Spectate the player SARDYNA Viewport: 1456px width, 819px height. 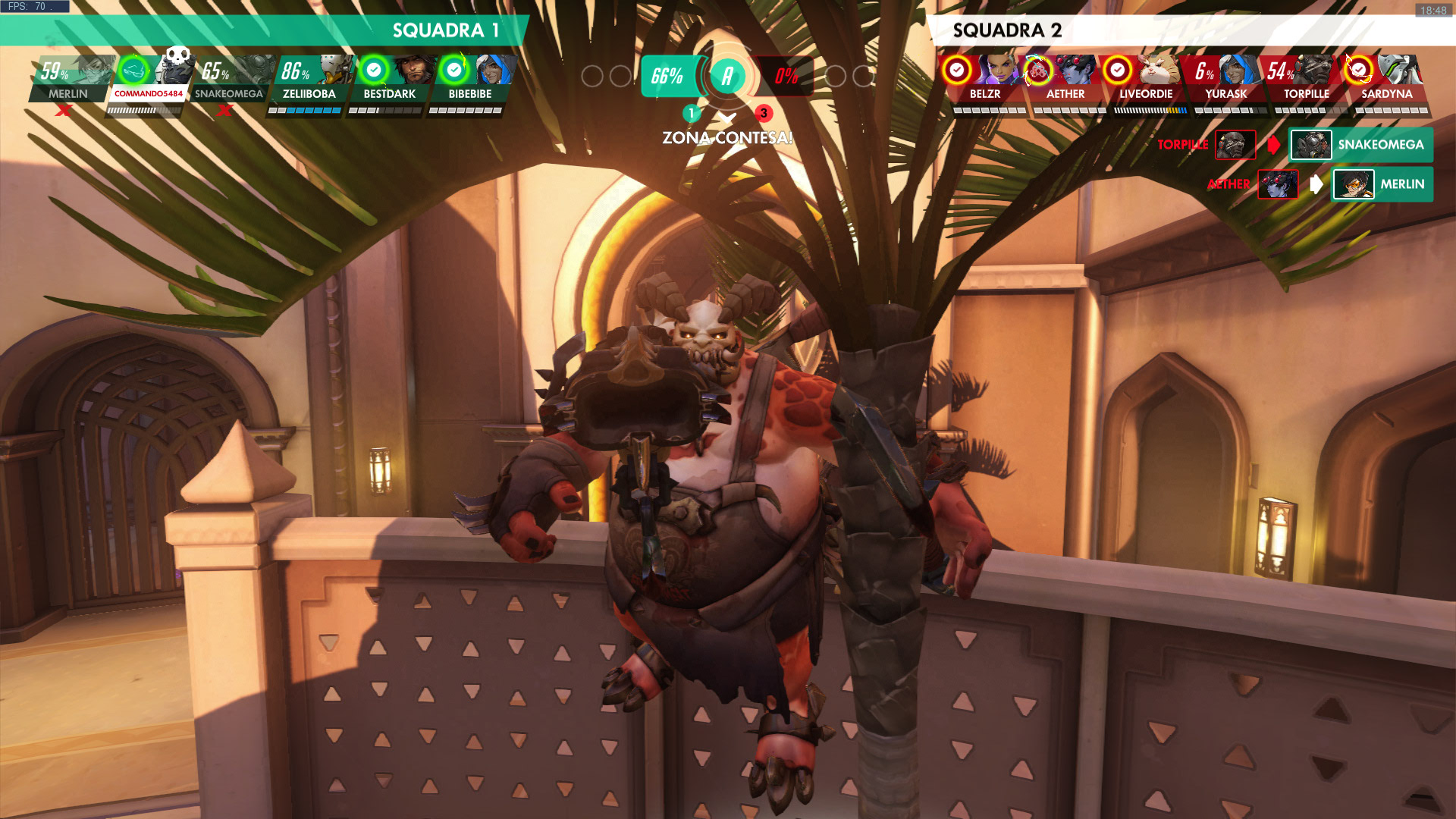pyautogui.click(x=1386, y=78)
